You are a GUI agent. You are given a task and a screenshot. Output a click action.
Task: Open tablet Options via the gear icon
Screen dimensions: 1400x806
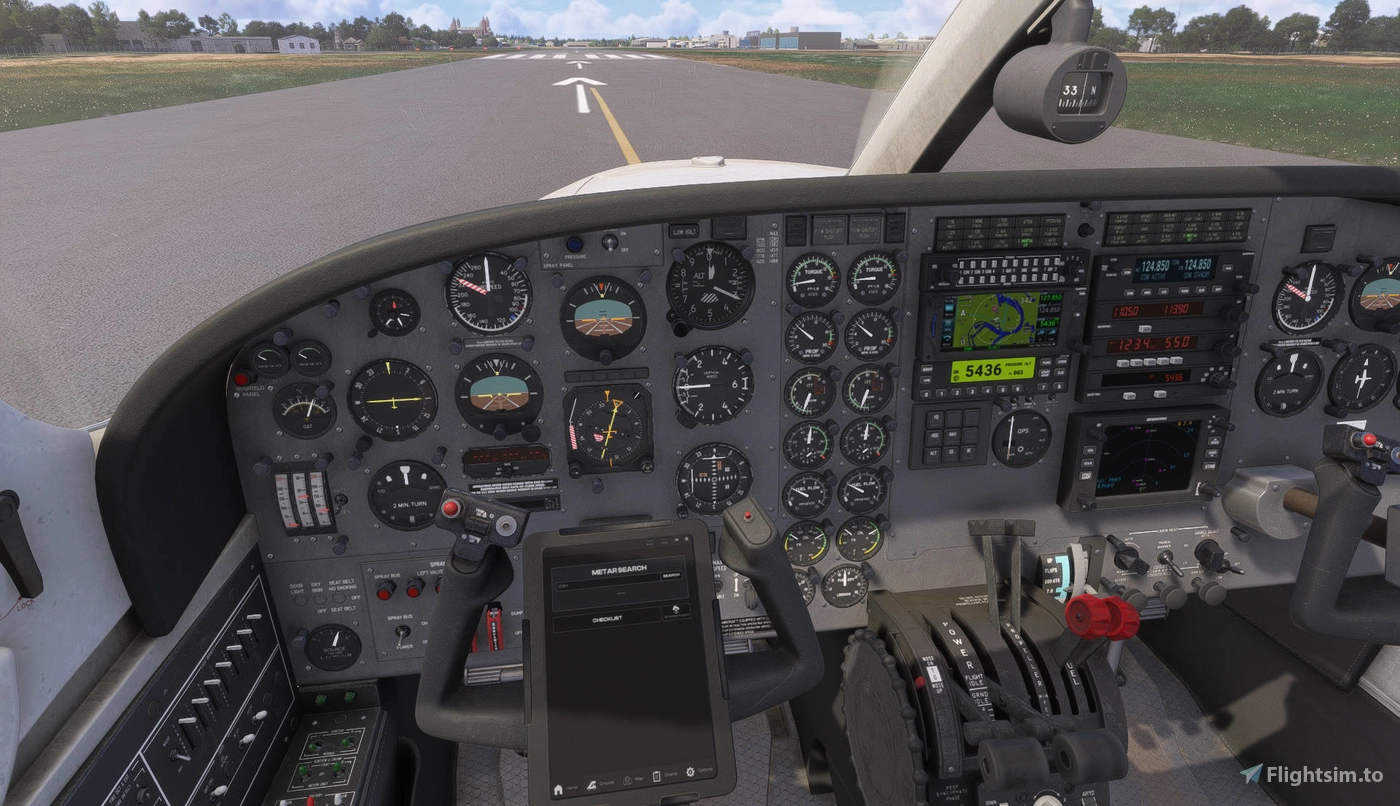(690, 771)
